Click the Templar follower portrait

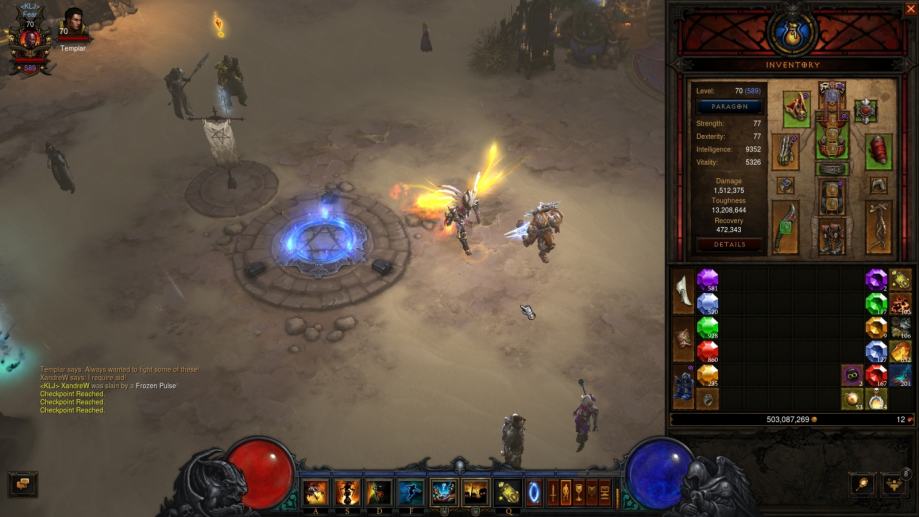(73, 21)
